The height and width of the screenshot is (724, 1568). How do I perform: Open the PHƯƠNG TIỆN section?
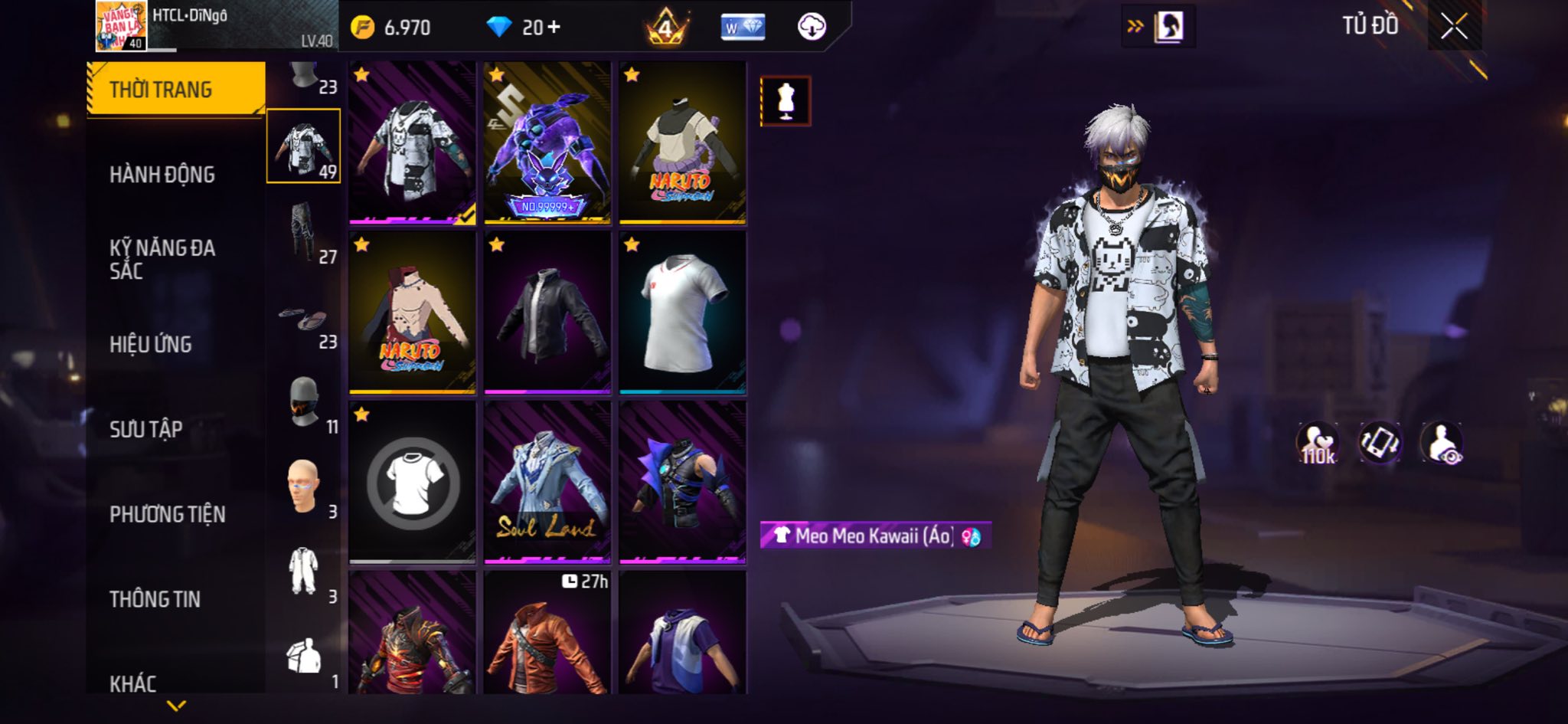click(x=168, y=514)
